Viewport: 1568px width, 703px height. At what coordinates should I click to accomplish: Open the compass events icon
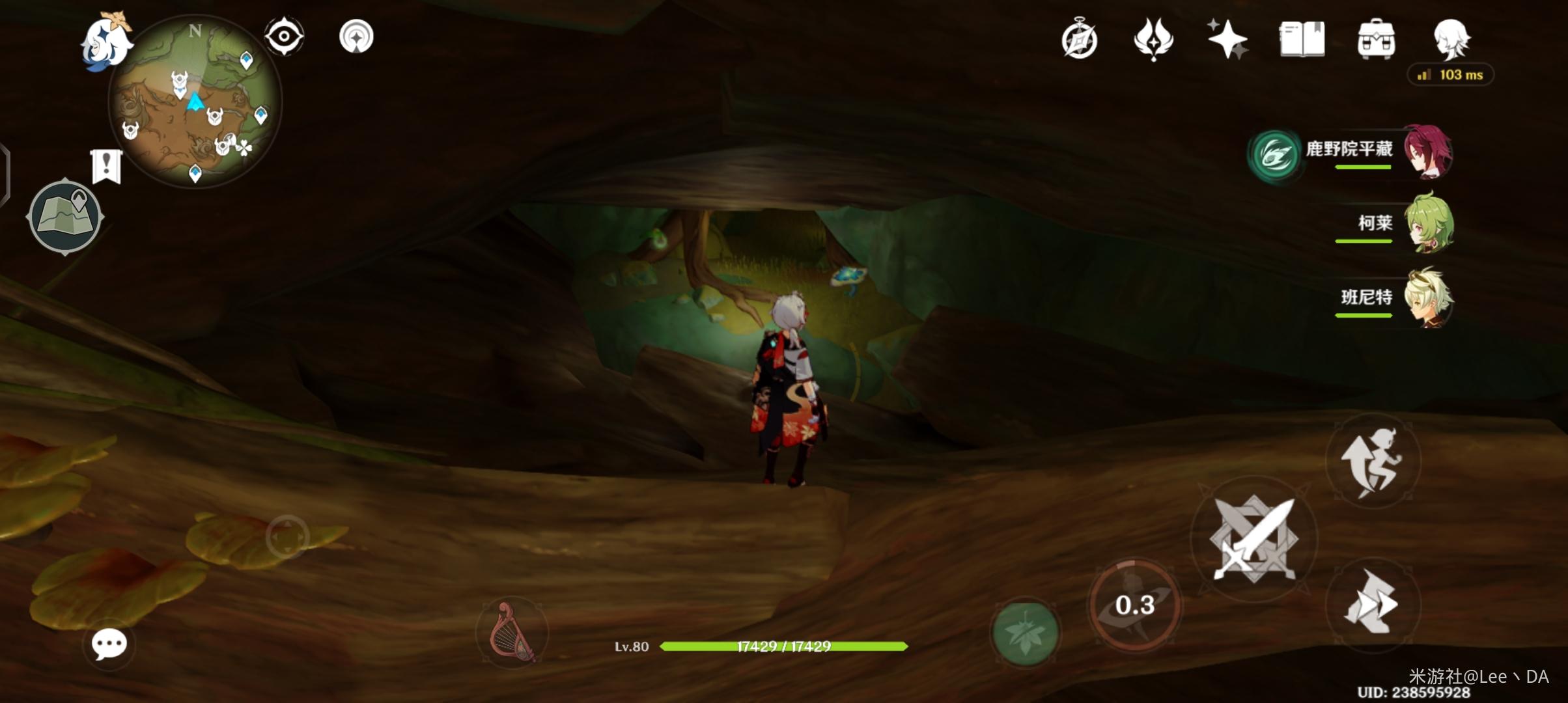coord(1079,40)
